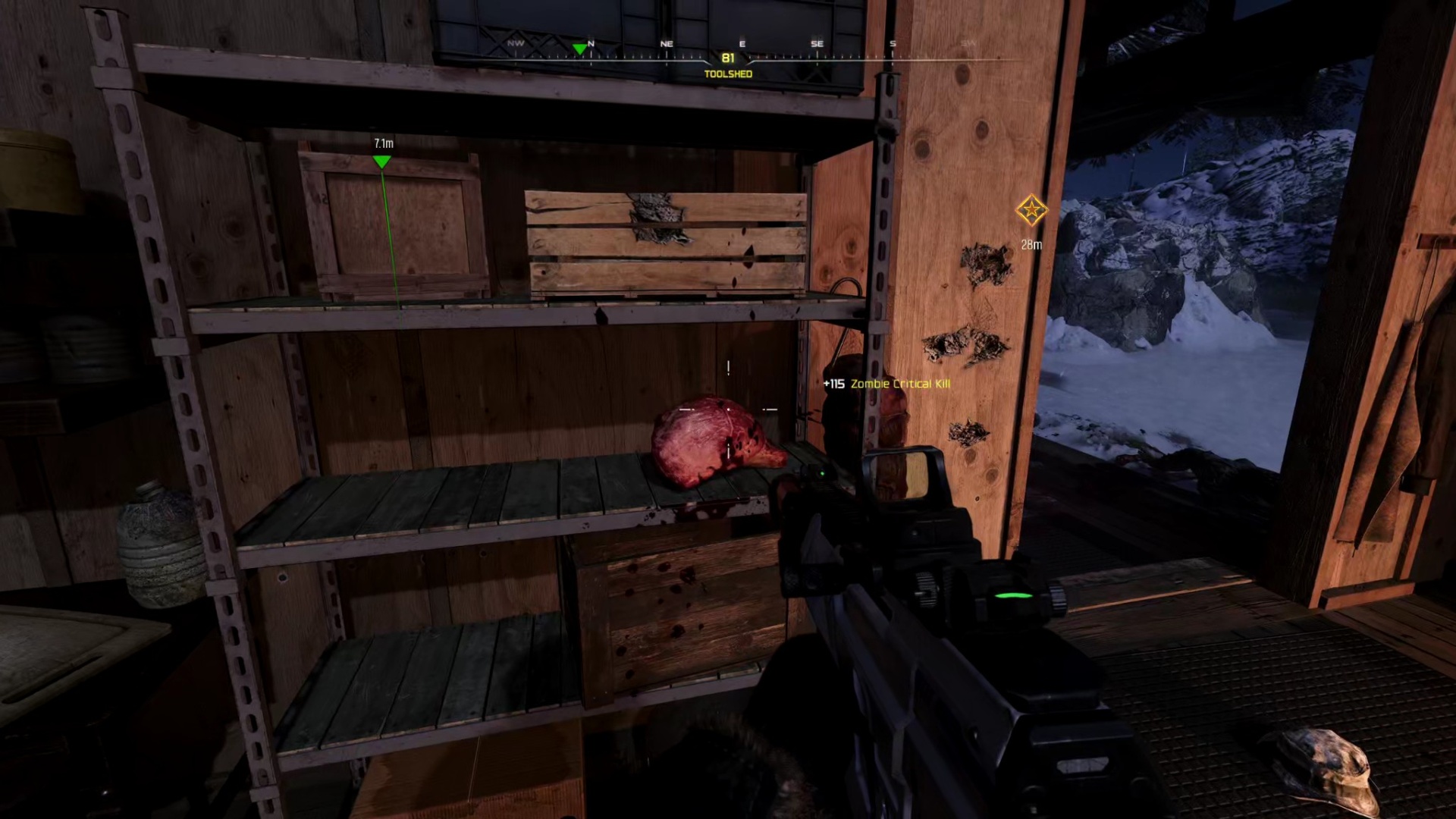
Task: Click the NW direction label on the compass
Action: [516, 43]
